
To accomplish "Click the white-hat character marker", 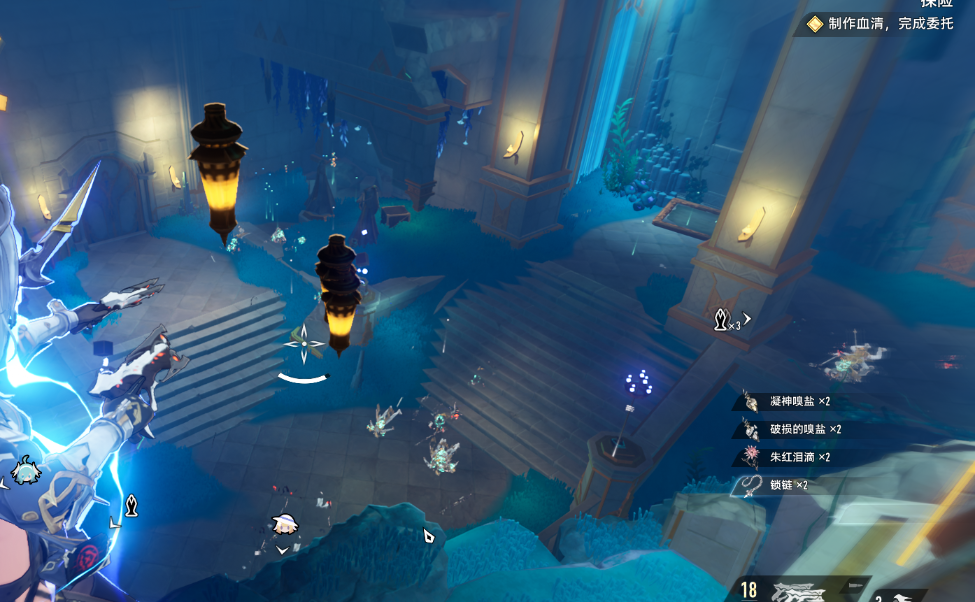I will 283,522.
